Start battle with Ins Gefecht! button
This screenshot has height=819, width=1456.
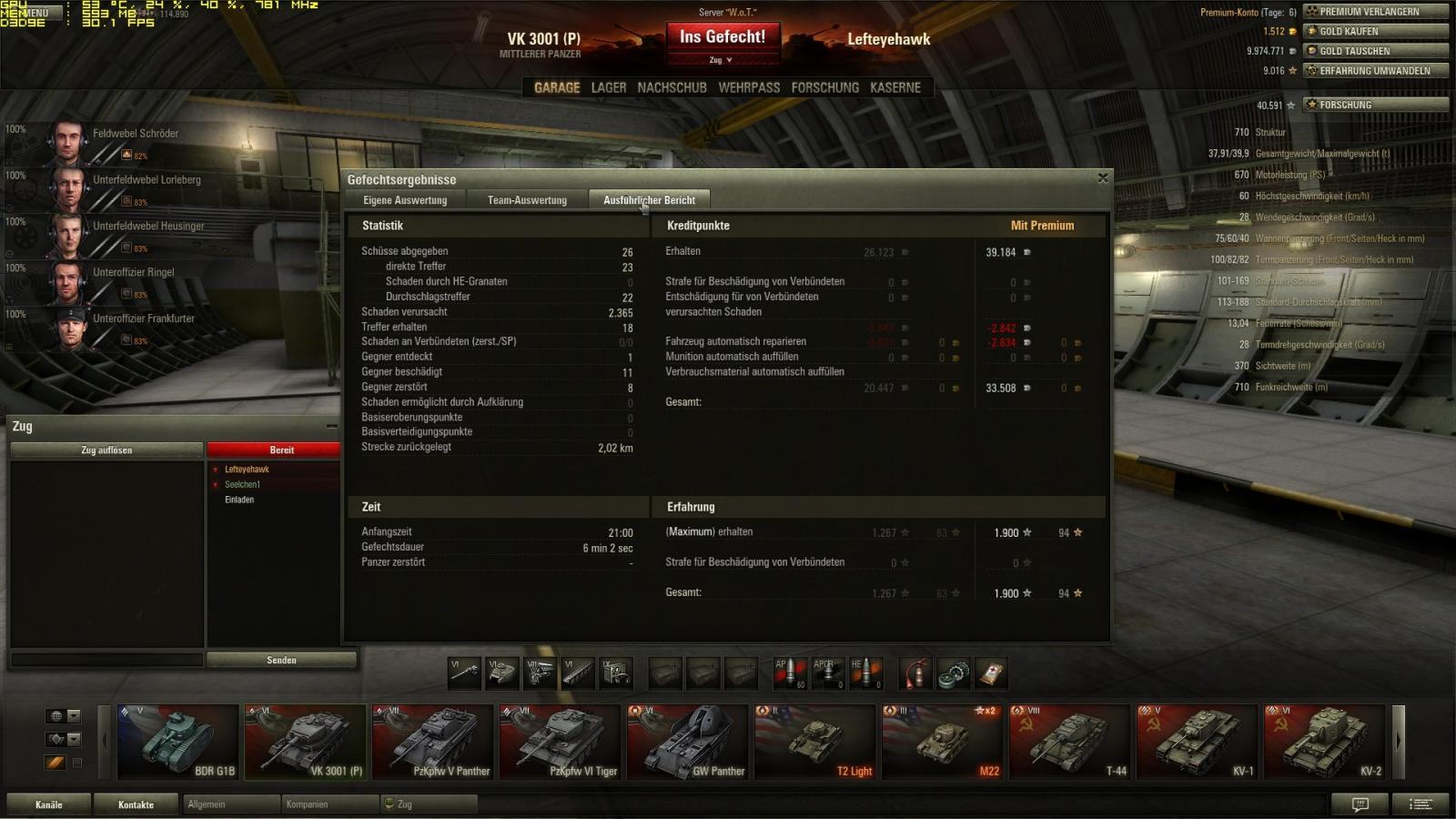[x=723, y=37]
